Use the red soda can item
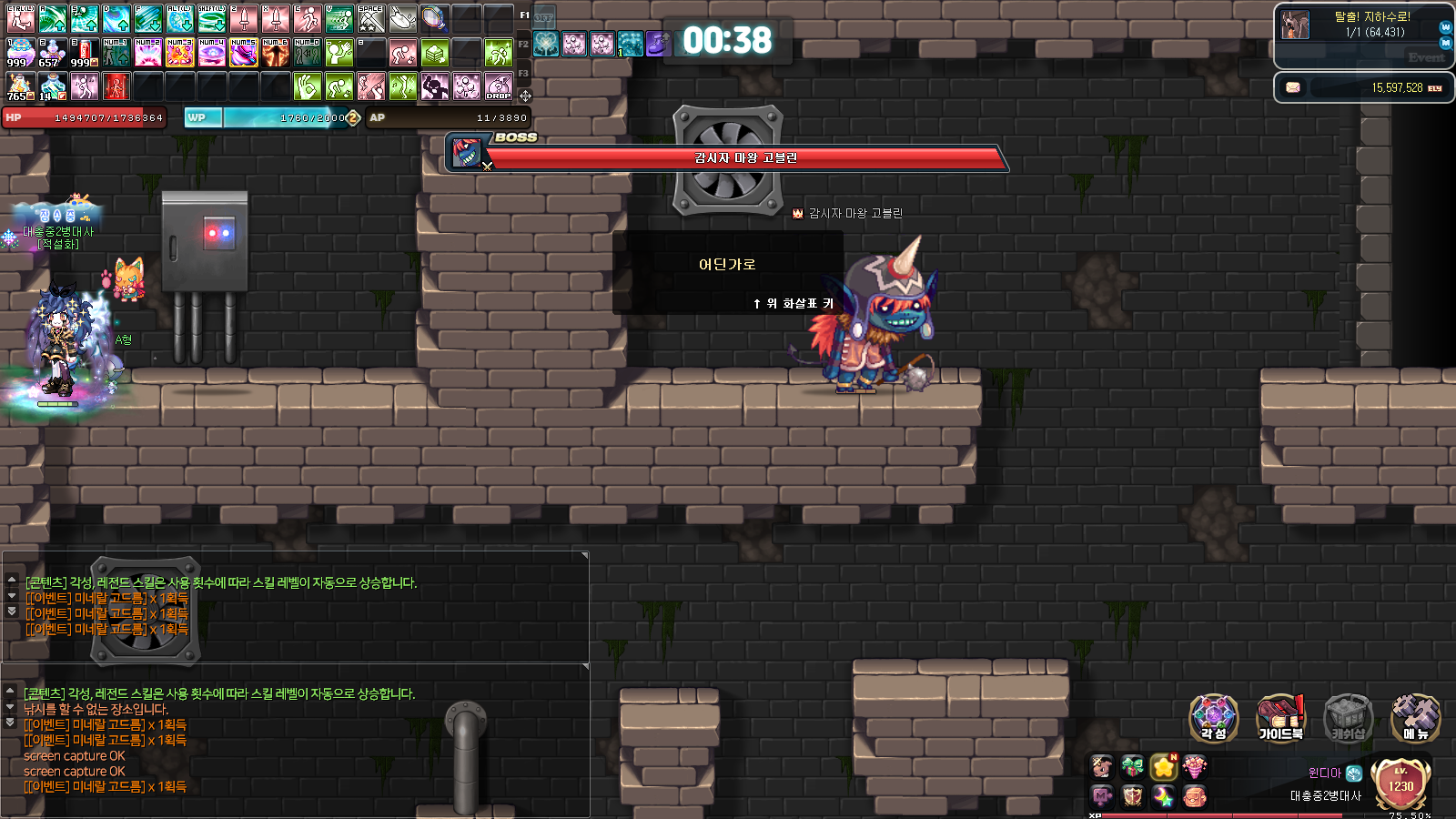The image size is (1456, 819). coord(85,54)
